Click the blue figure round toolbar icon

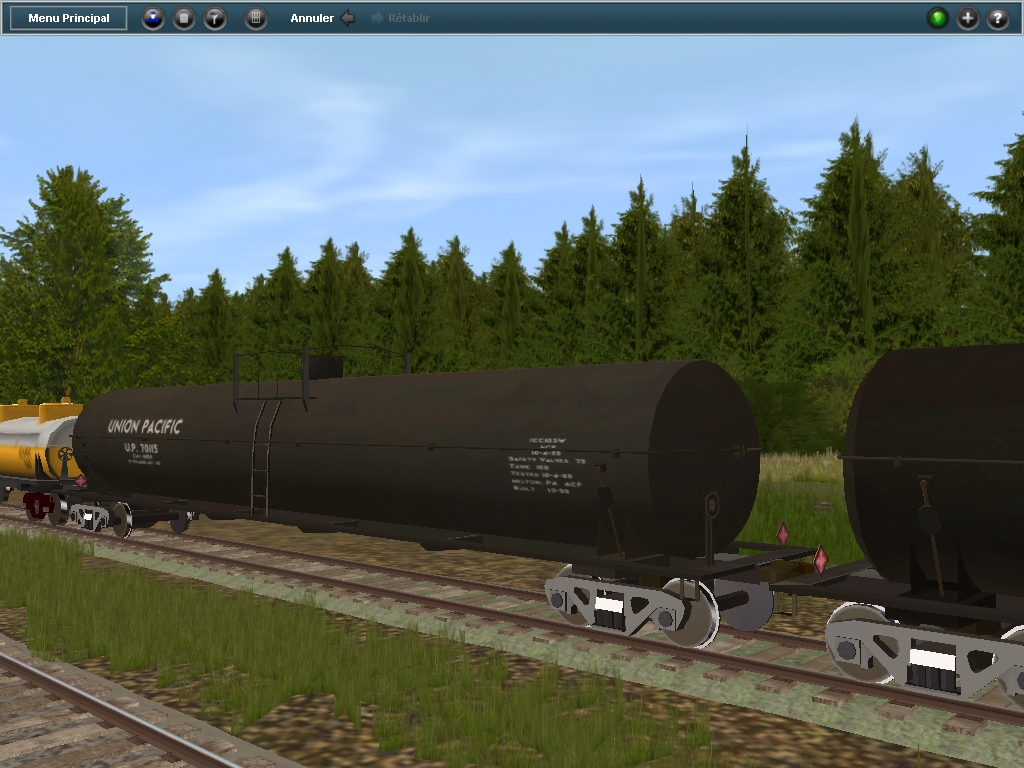pyautogui.click(x=153, y=18)
